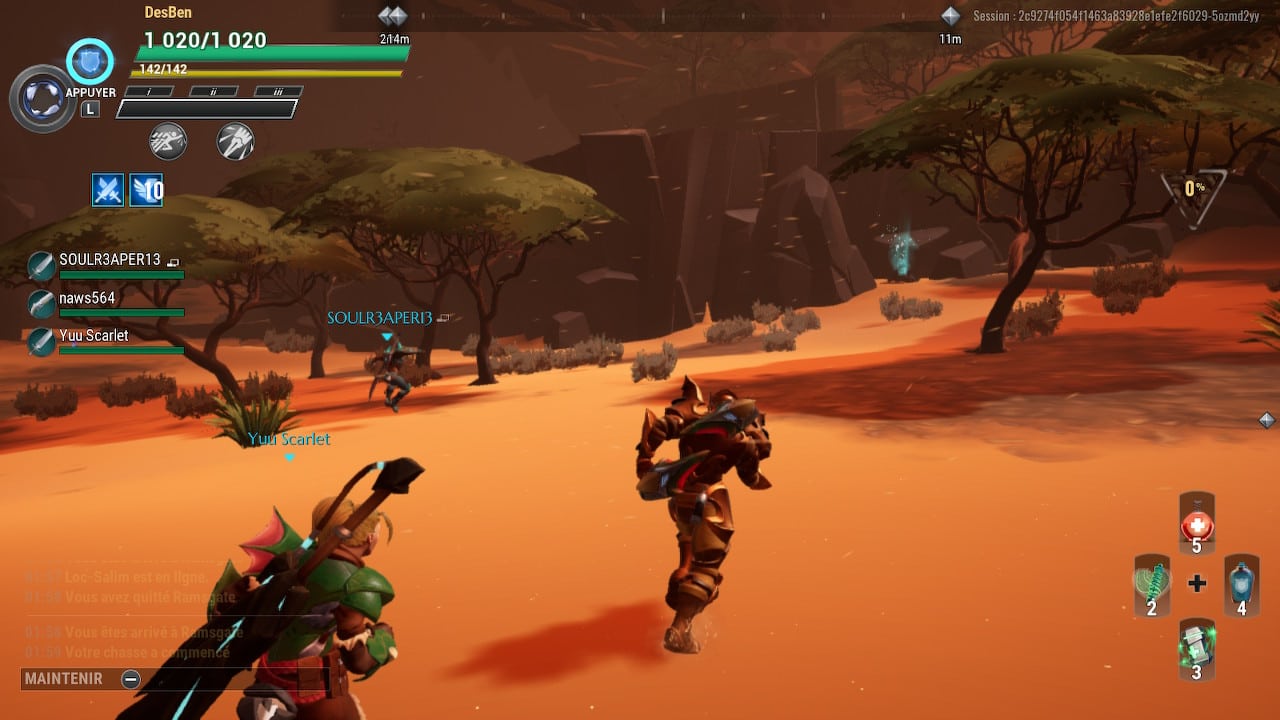Activate the lantern ability ring icon
The height and width of the screenshot is (720, 1280).
pos(43,98)
